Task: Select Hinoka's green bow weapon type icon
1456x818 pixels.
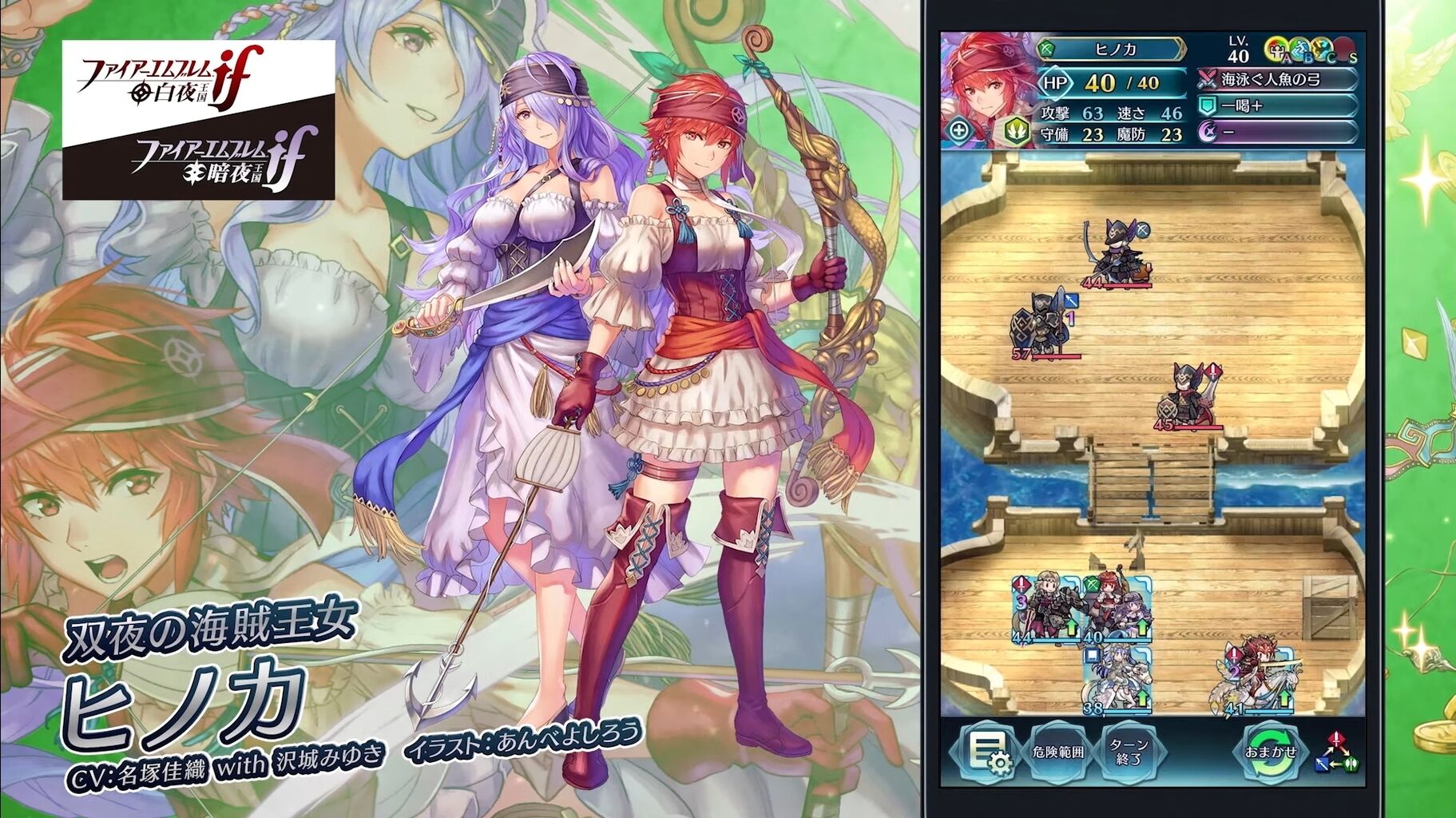Action: pos(1046,49)
